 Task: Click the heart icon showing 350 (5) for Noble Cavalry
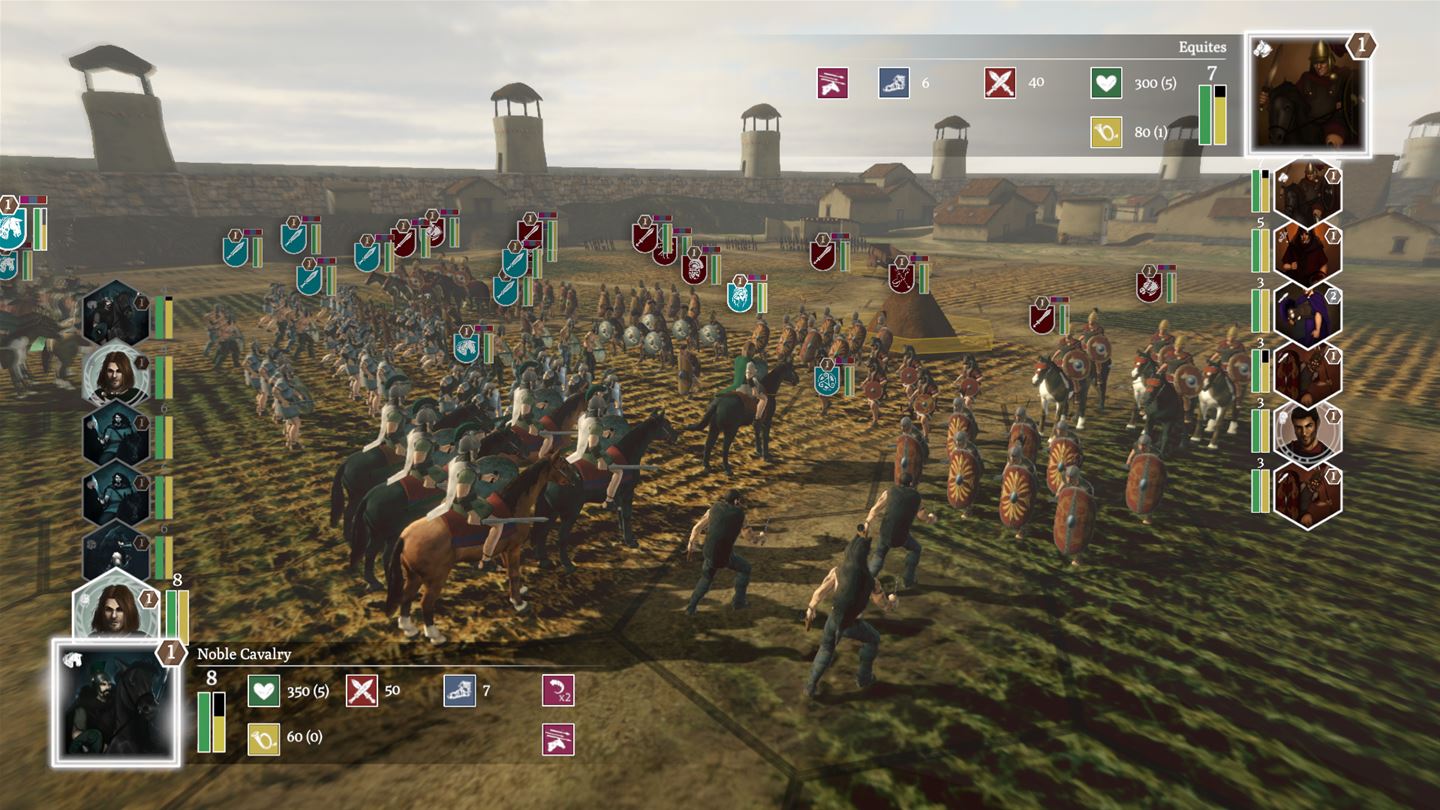tap(265, 692)
